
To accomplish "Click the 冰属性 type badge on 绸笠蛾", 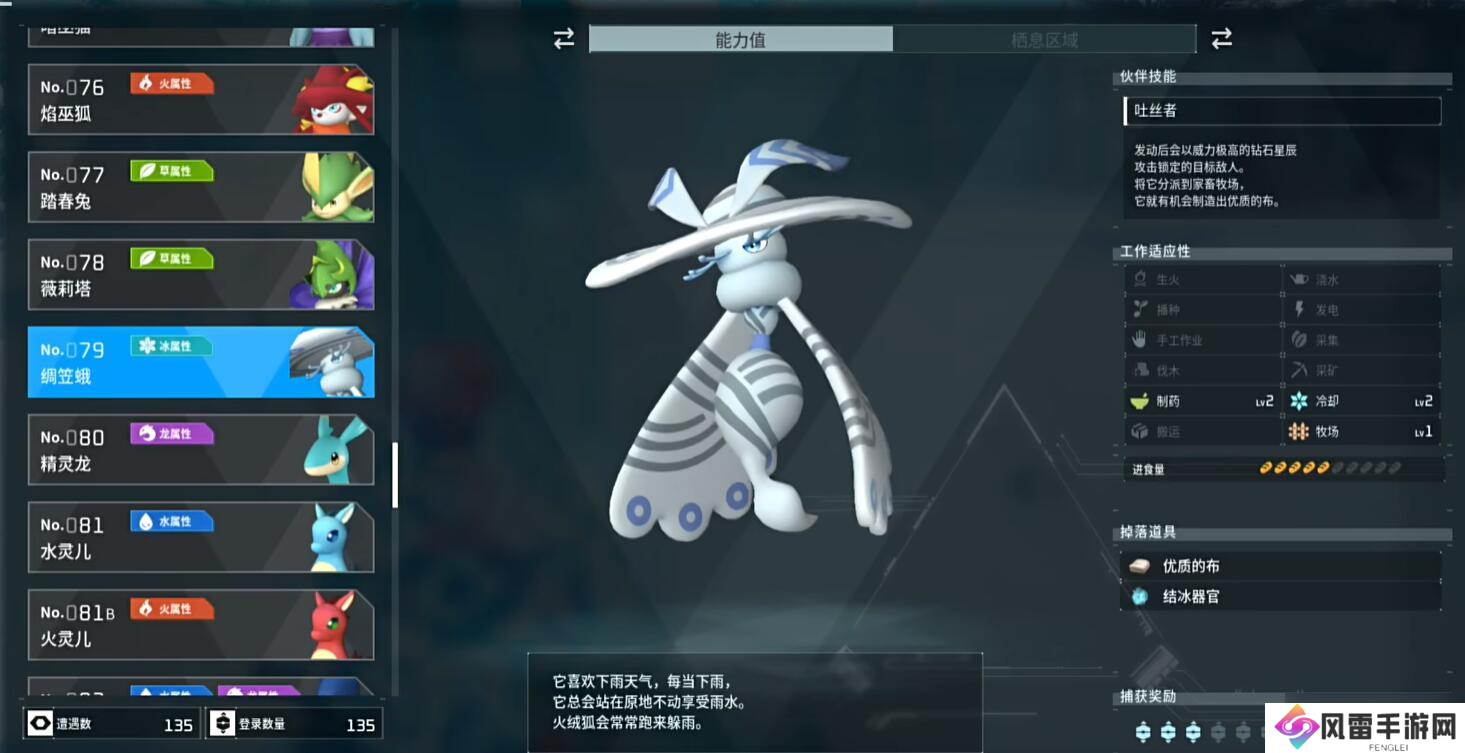I will click(172, 346).
